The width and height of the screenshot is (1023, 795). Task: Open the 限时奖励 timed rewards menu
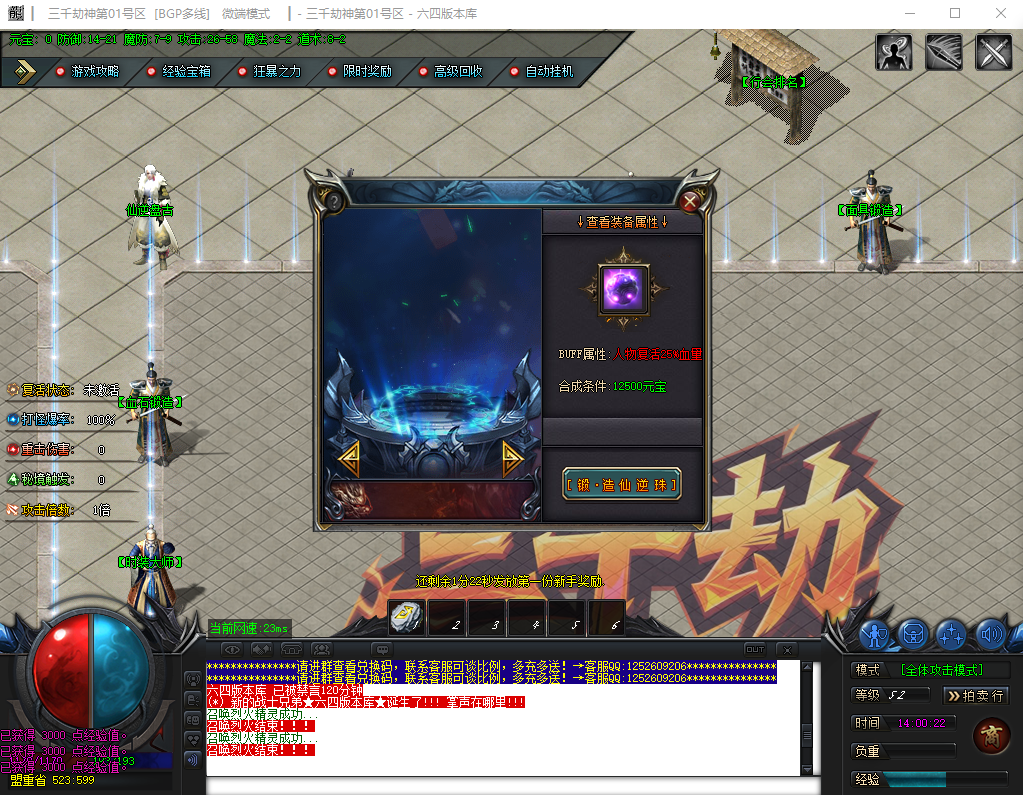pyautogui.click(x=360, y=72)
